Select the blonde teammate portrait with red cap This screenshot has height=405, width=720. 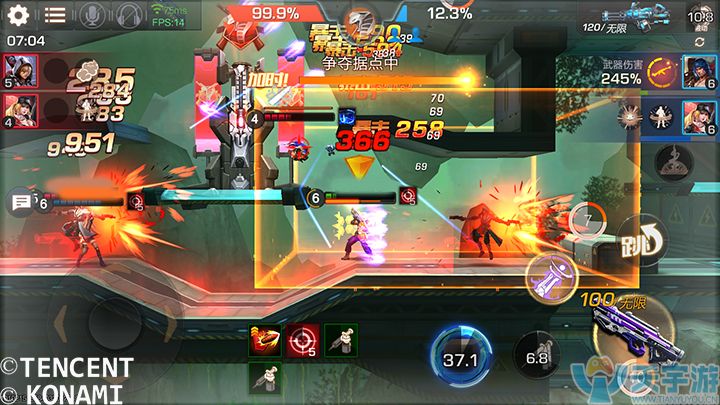(x=22, y=108)
